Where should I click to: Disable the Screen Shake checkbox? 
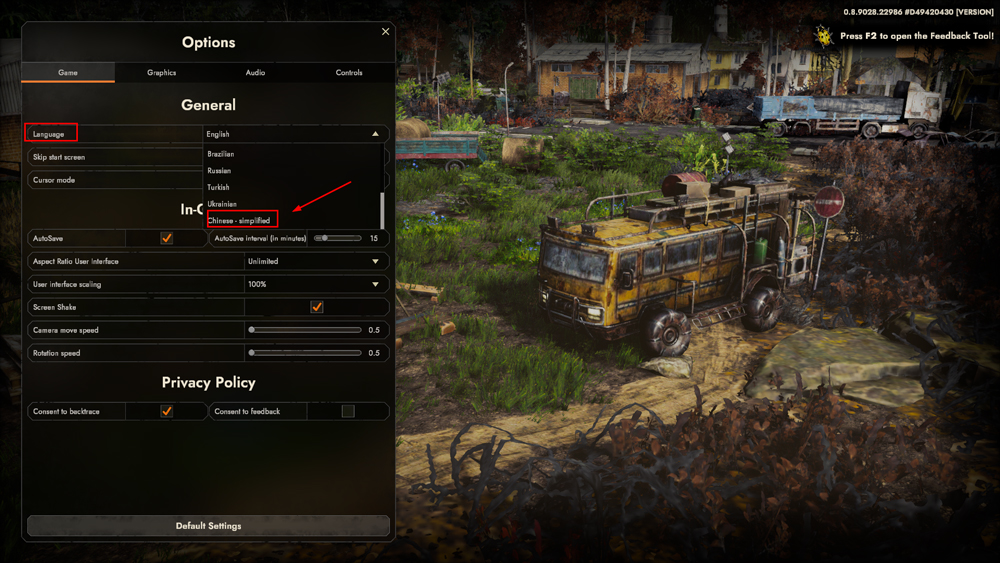(317, 307)
